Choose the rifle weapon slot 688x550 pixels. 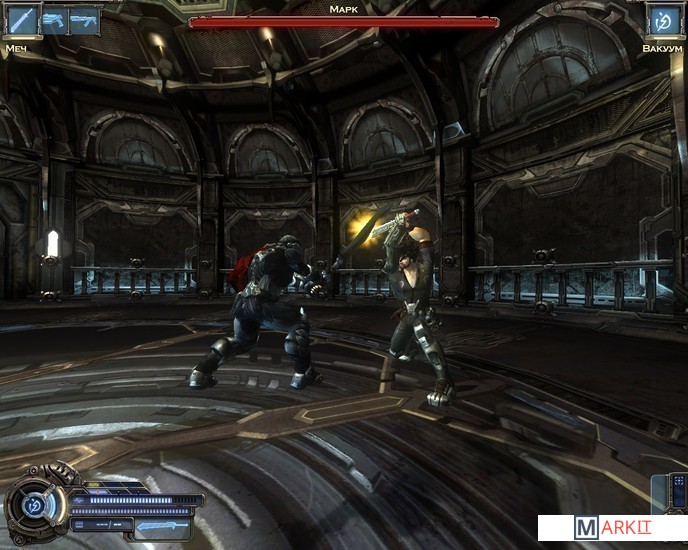click(85, 21)
